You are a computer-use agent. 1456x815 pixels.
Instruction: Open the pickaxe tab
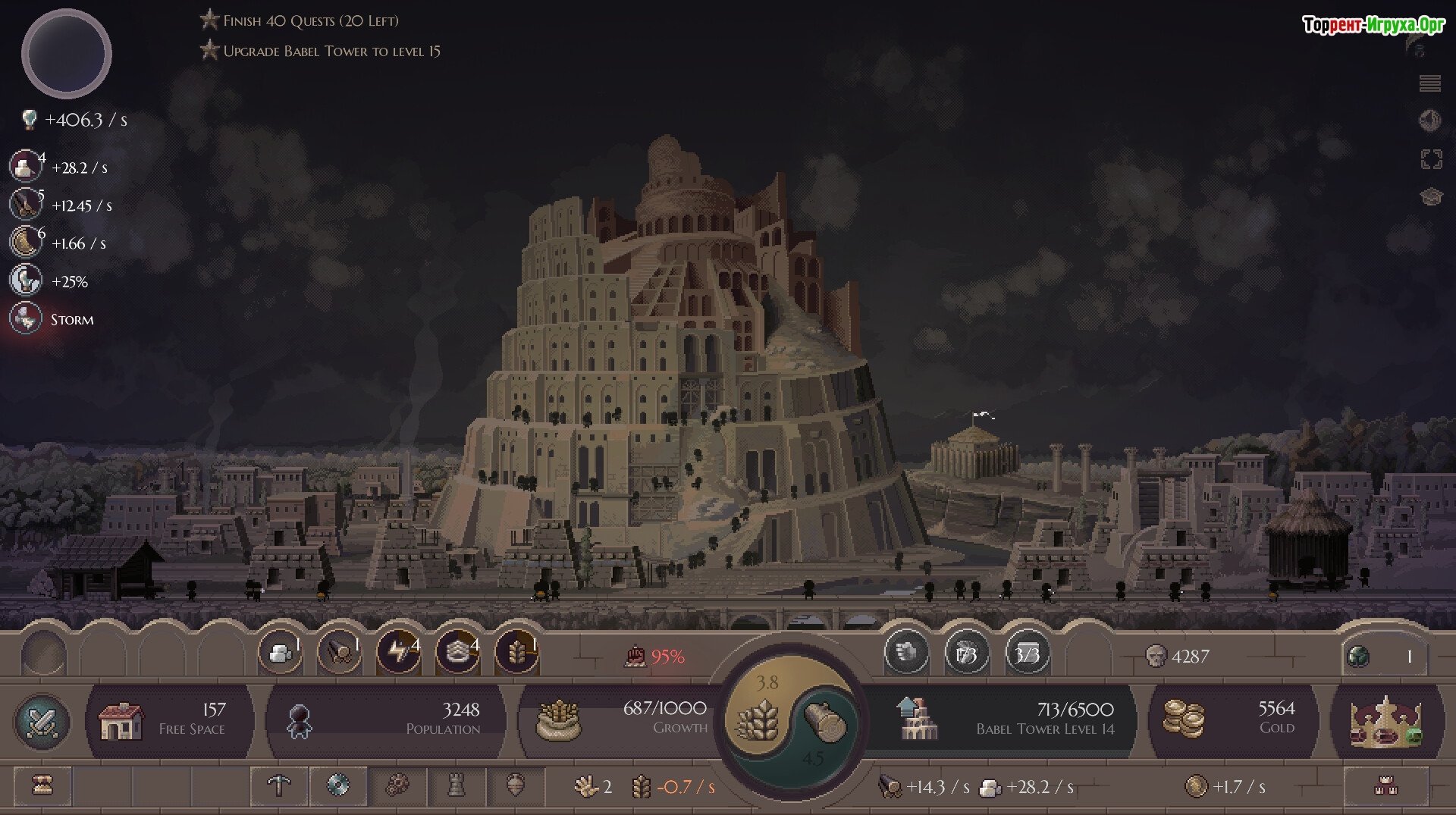pos(279,786)
